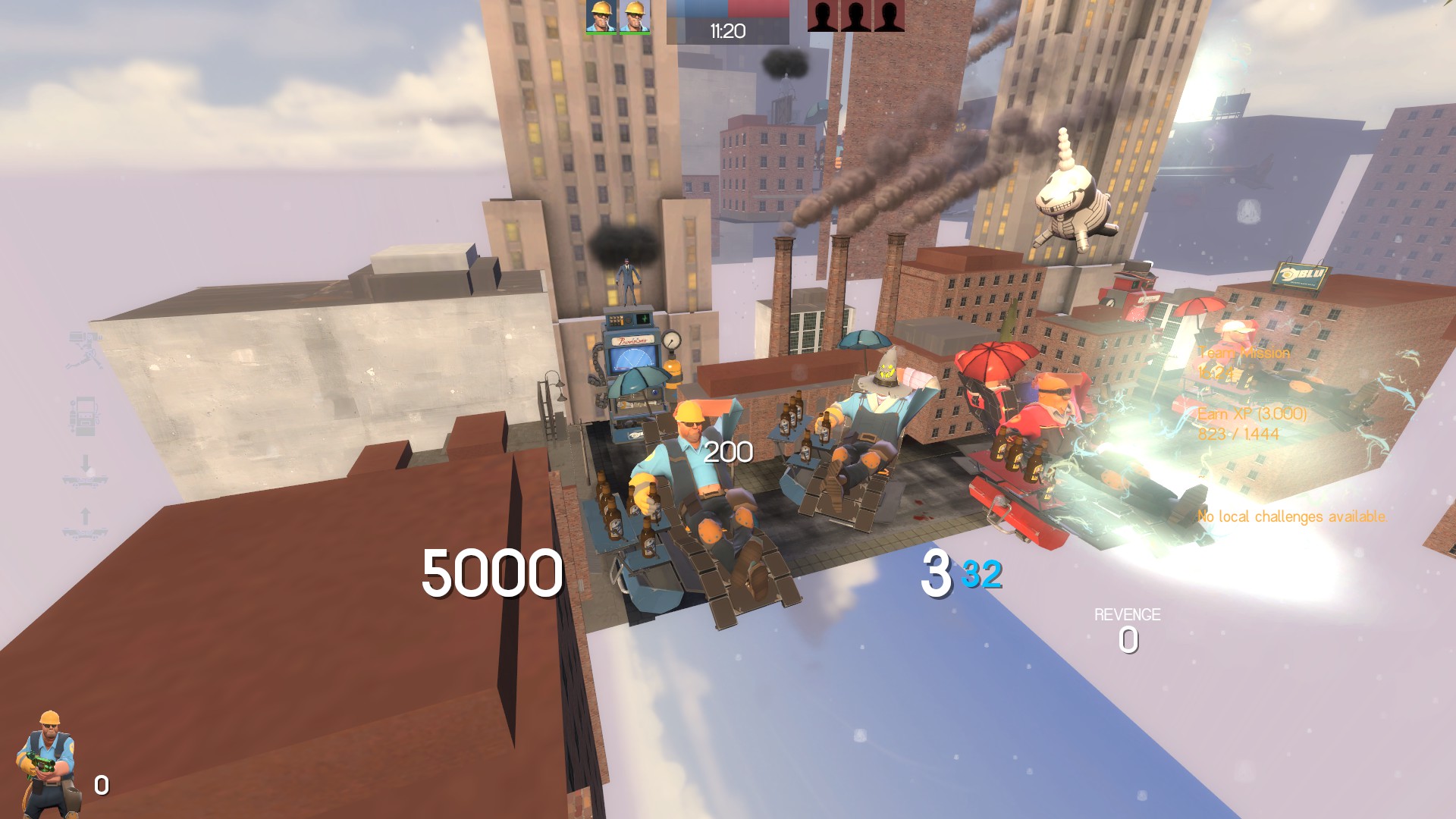Image resolution: width=1456 pixels, height=819 pixels.
Task: Click the Engineer class portrait
Action: tap(49, 764)
